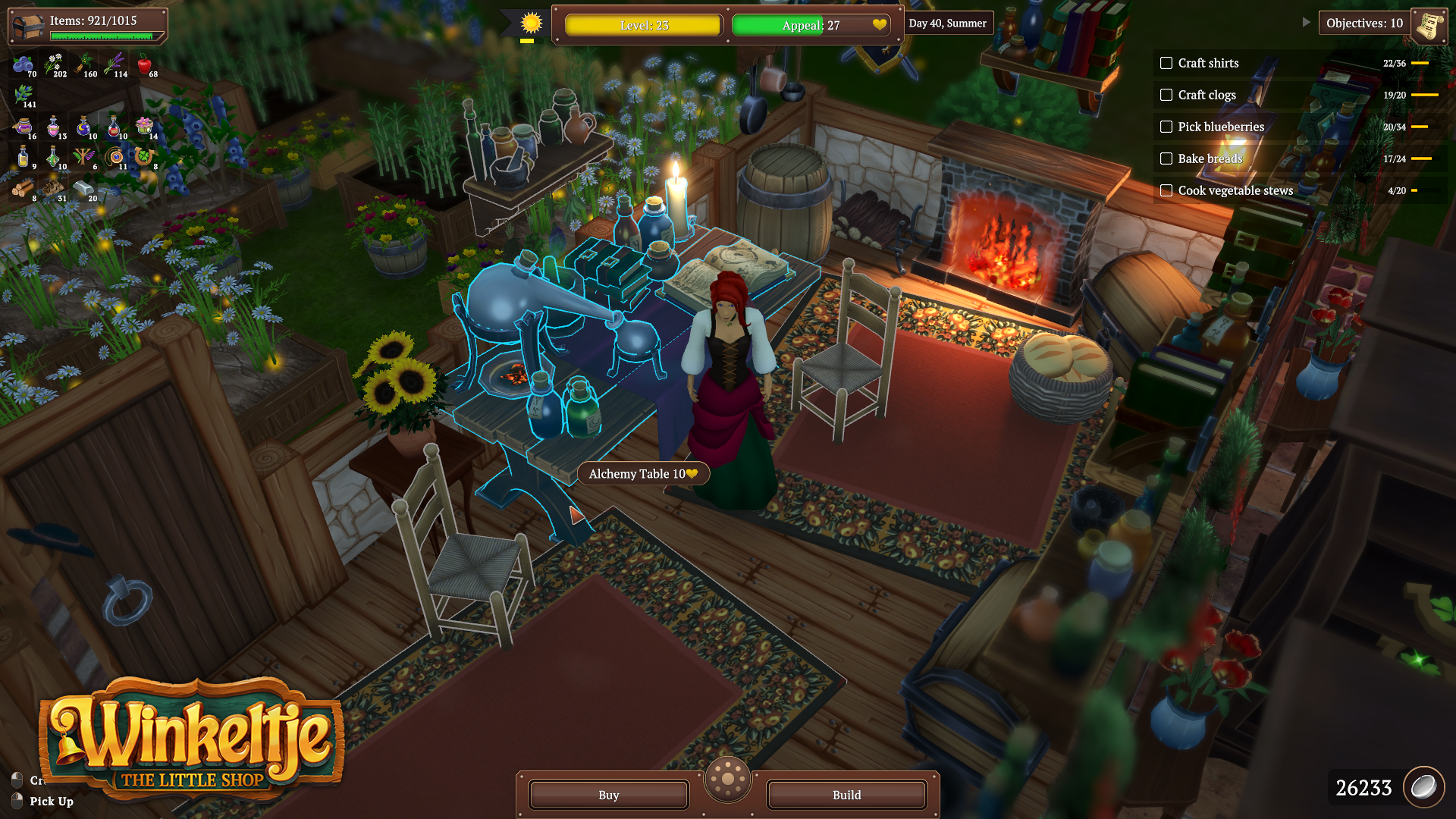This screenshot has width=1456, height=819.
Task: Select the mandrake root inventory icon
Action: point(83,64)
